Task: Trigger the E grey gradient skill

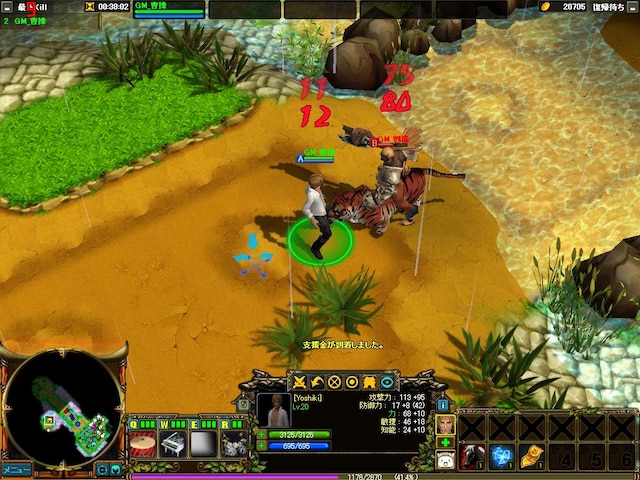Action: pyautogui.click(x=203, y=443)
